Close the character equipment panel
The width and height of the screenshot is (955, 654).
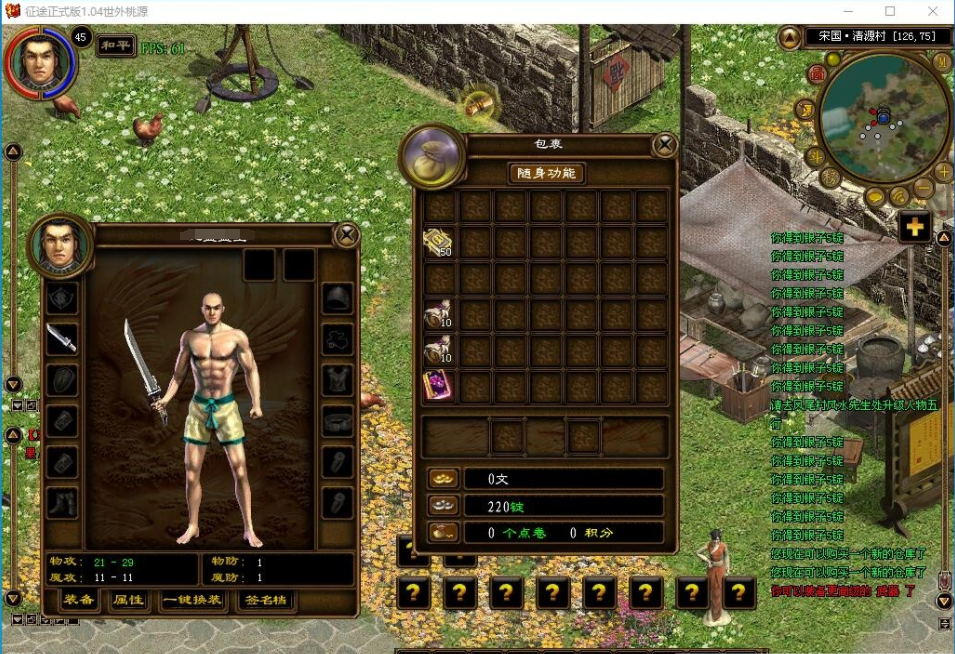coord(346,235)
